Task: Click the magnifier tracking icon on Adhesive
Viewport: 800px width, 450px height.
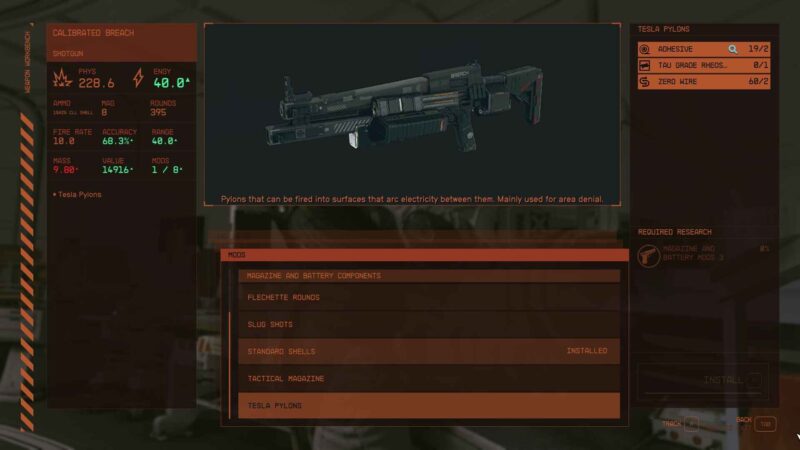Action: click(732, 48)
